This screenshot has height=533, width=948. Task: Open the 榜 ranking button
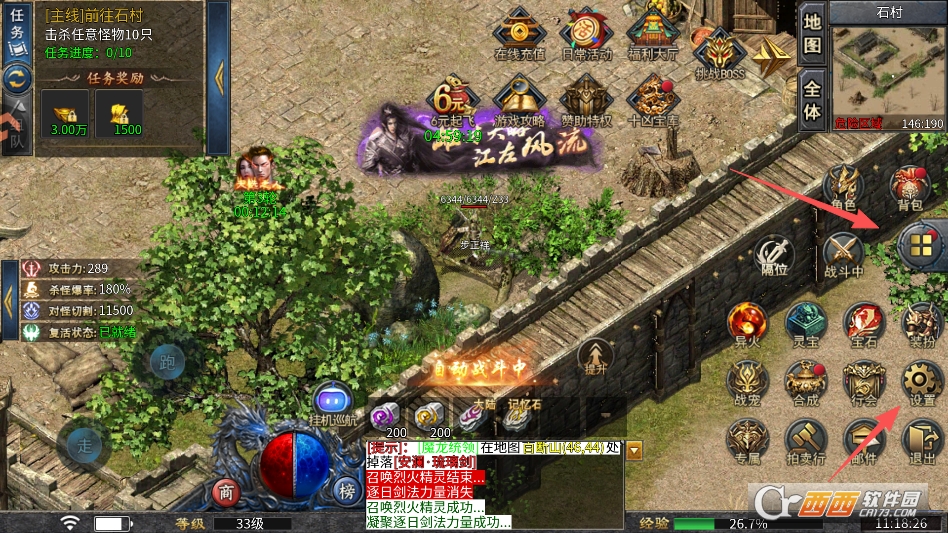(347, 490)
